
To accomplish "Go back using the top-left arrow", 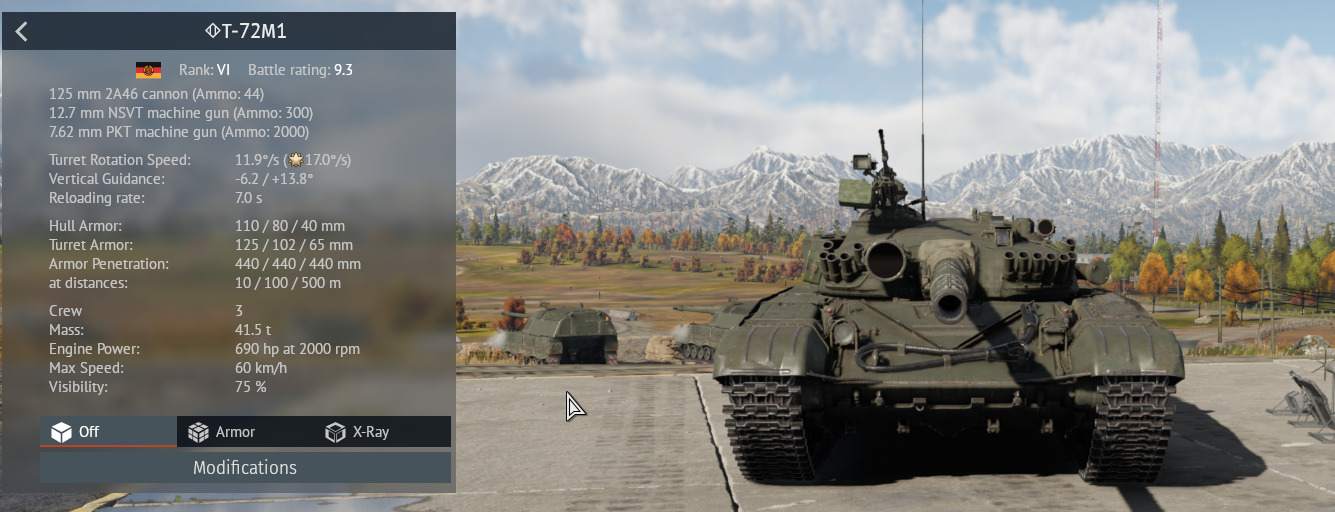I will pyautogui.click(x=22, y=31).
